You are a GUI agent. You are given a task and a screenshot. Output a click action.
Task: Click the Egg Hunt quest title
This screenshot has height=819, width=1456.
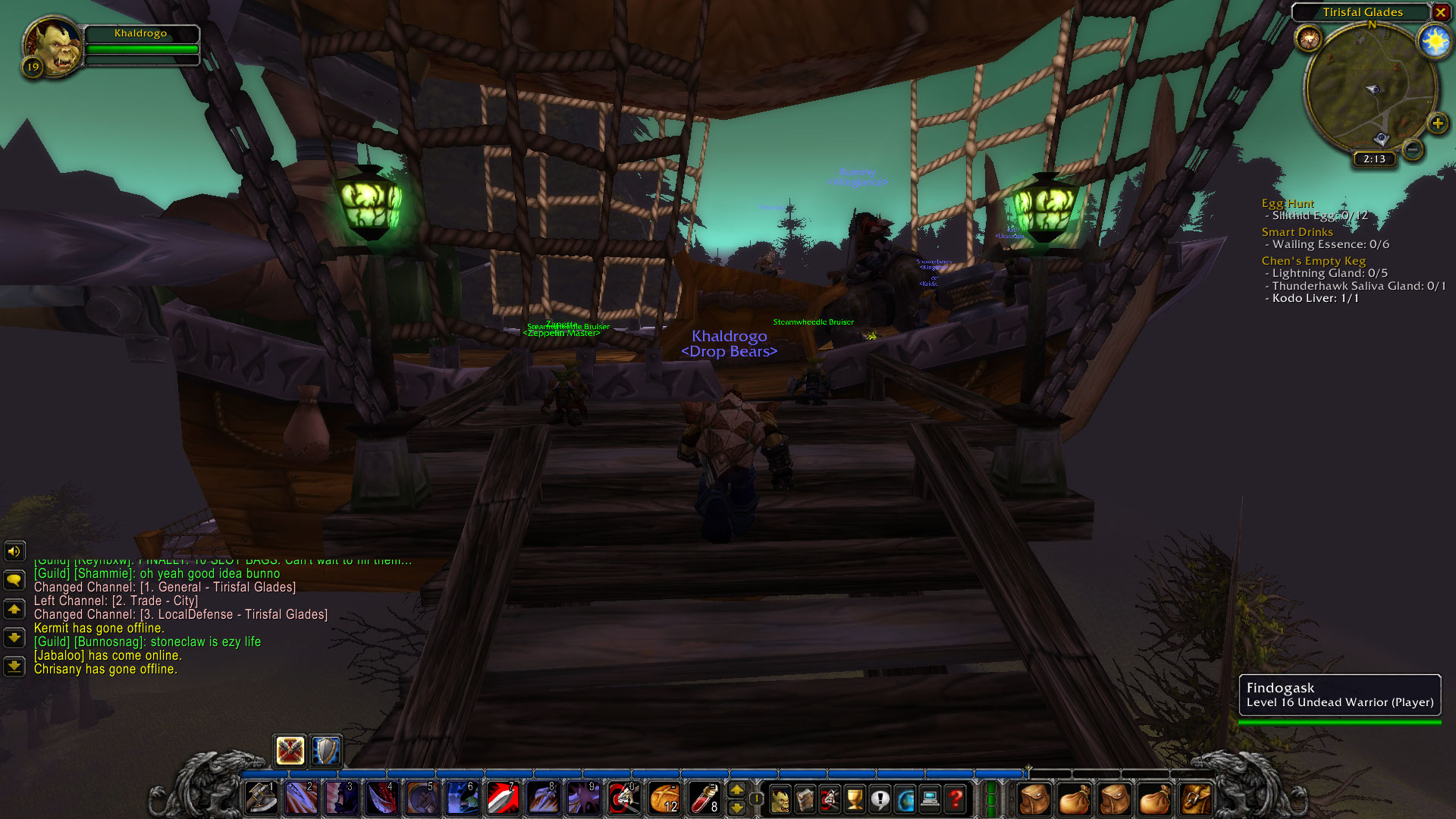click(1287, 203)
